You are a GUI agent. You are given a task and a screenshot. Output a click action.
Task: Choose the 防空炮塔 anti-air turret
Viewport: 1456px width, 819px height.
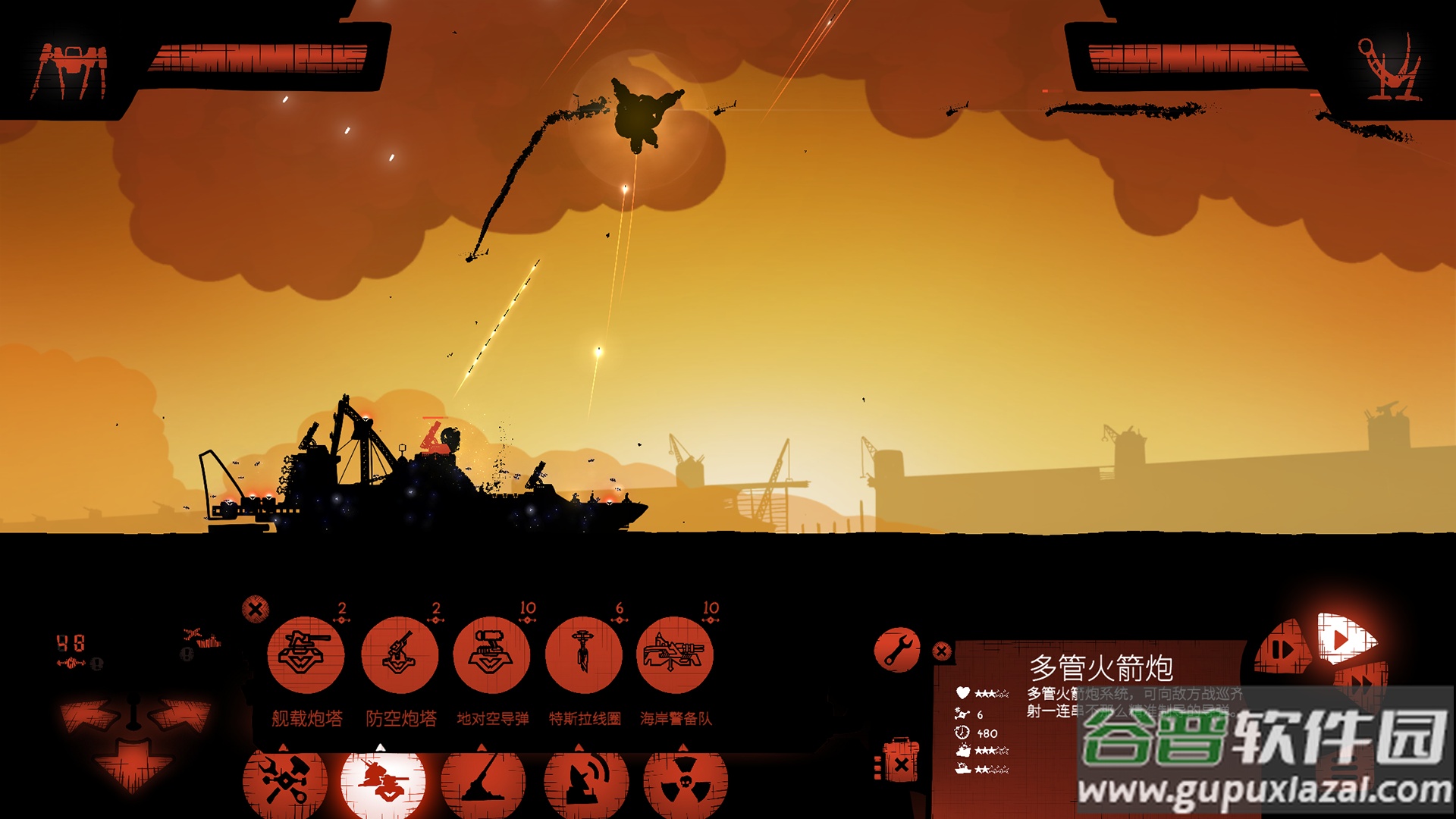click(x=400, y=655)
